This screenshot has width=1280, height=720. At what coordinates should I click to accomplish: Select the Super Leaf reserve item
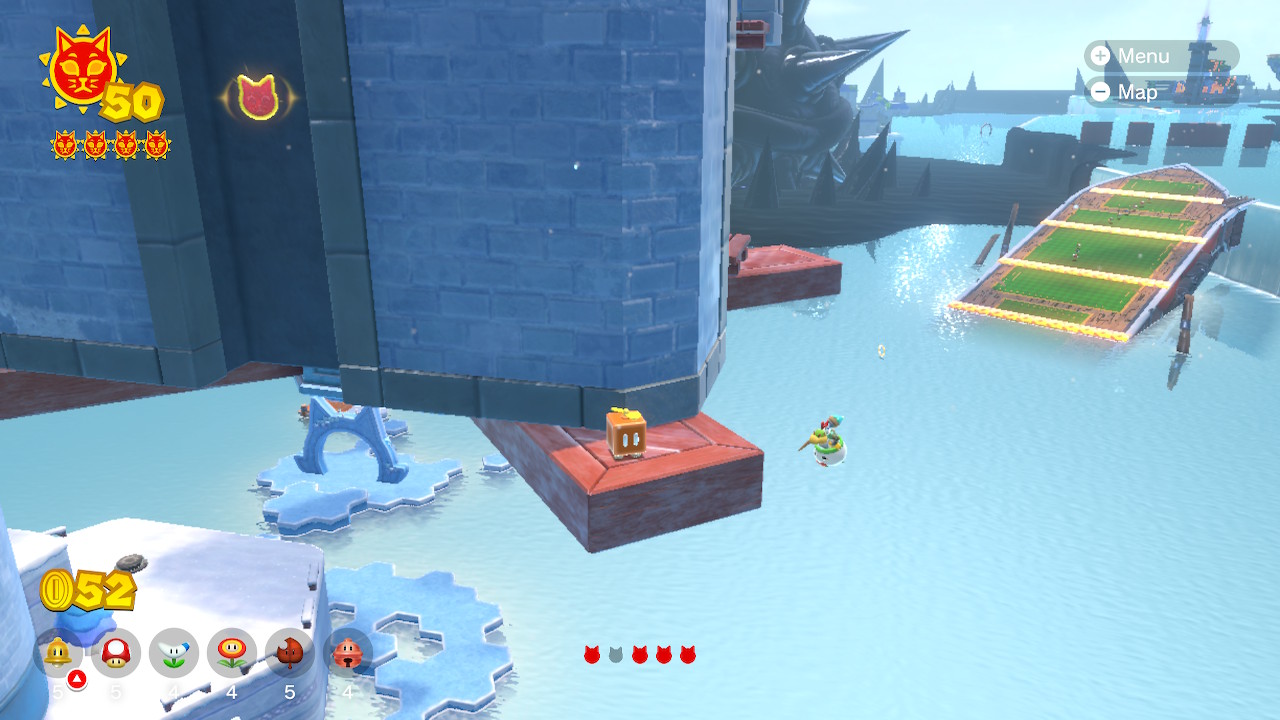tap(290, 653)
